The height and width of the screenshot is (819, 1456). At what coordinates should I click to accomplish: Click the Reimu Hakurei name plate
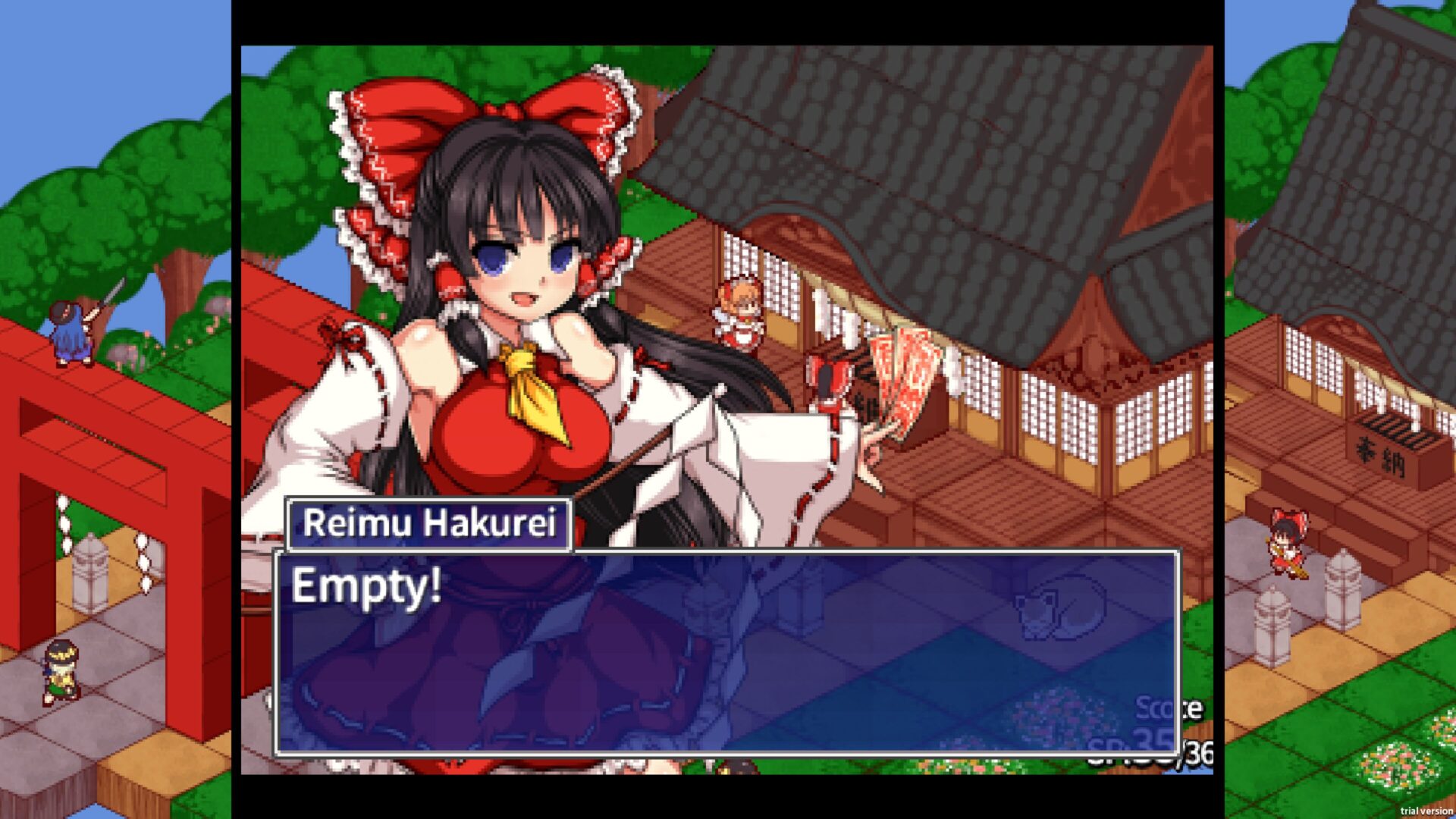430,524
